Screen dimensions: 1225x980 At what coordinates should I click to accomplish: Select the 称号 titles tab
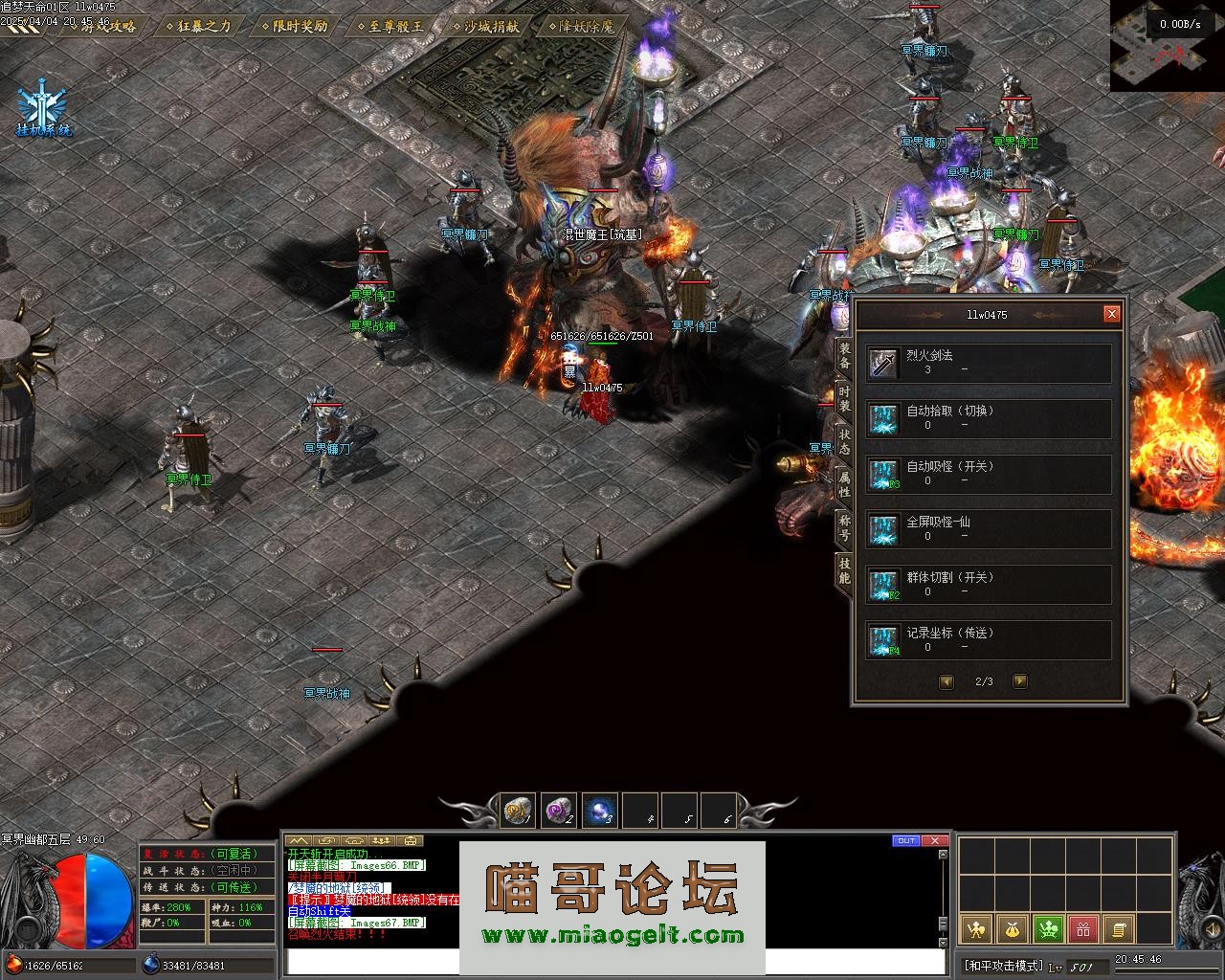[x=844, y=527]
